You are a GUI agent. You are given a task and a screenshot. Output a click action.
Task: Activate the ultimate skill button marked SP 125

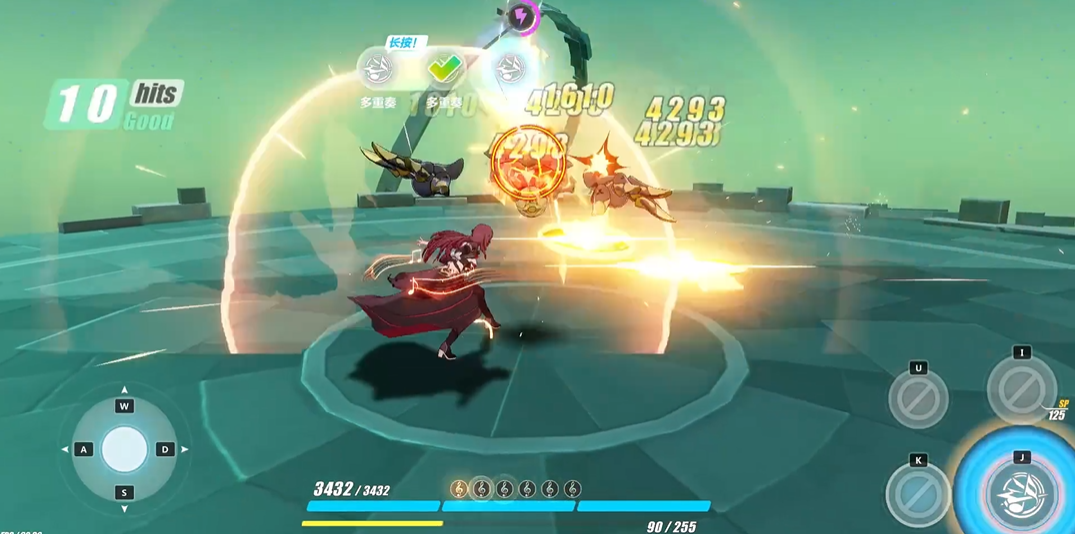click(x=1021, y=389)
